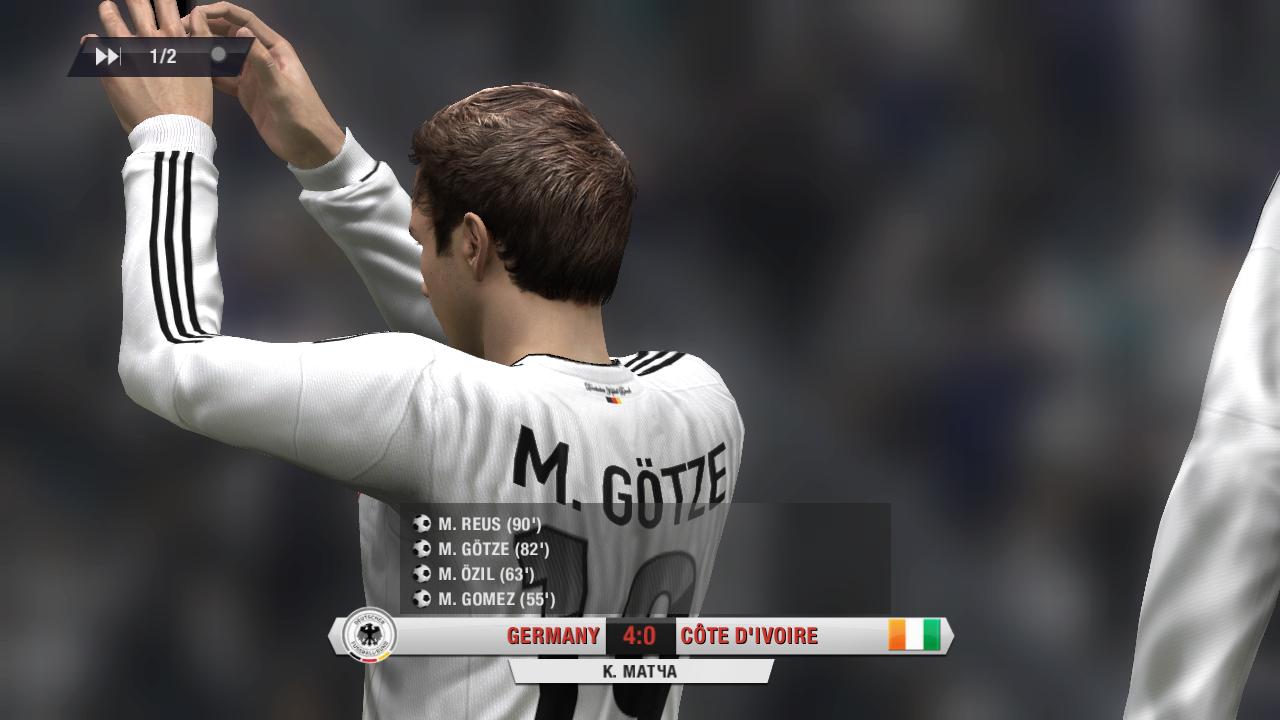
Task: Skip the replay with the fast-forward icon
Action: [107, 57]
